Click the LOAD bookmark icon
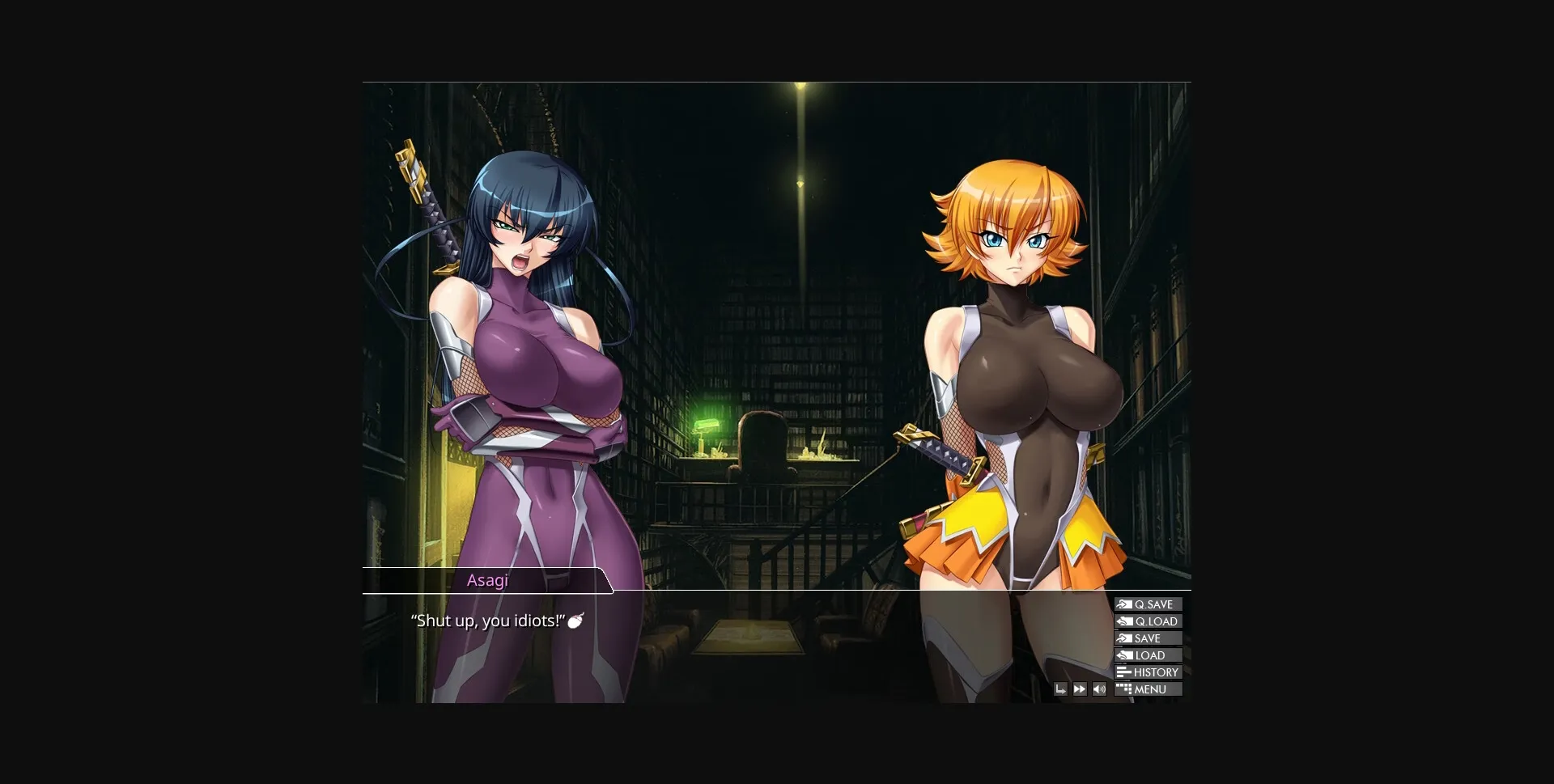This screenshot has width=1554, height=784. [1124, 655]
